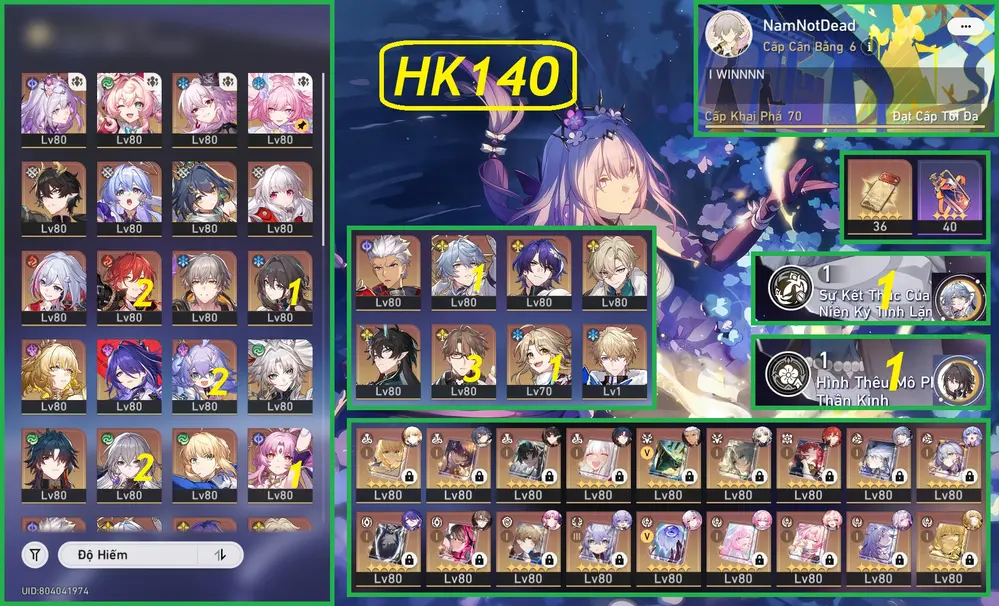Screen dimensions: 999x606
Task: Open the Sự Kết Thúc Của Niên Kỷ entry
Action: coord(870,288)
